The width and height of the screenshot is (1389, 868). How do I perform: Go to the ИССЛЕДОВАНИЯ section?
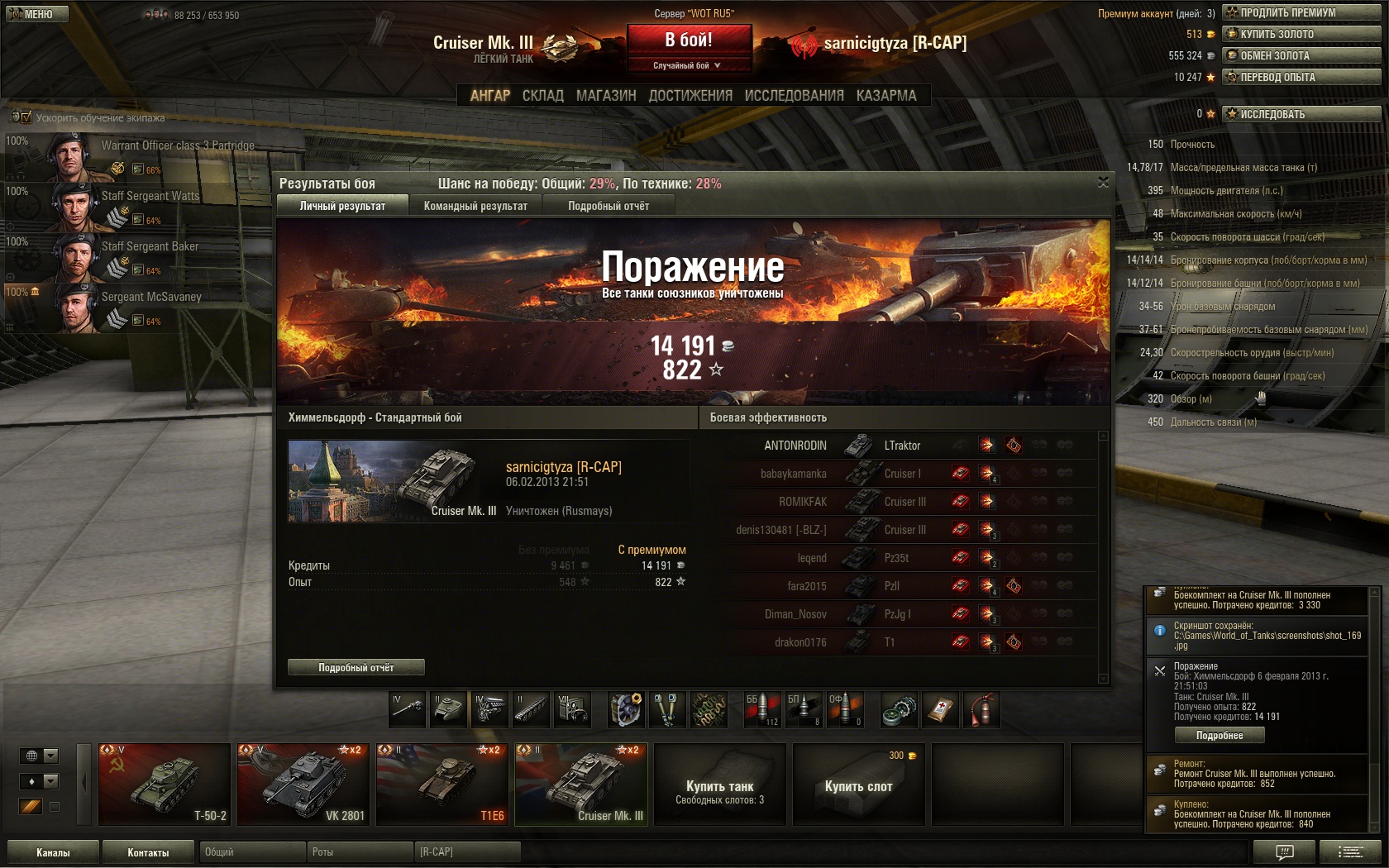[794, 96]
